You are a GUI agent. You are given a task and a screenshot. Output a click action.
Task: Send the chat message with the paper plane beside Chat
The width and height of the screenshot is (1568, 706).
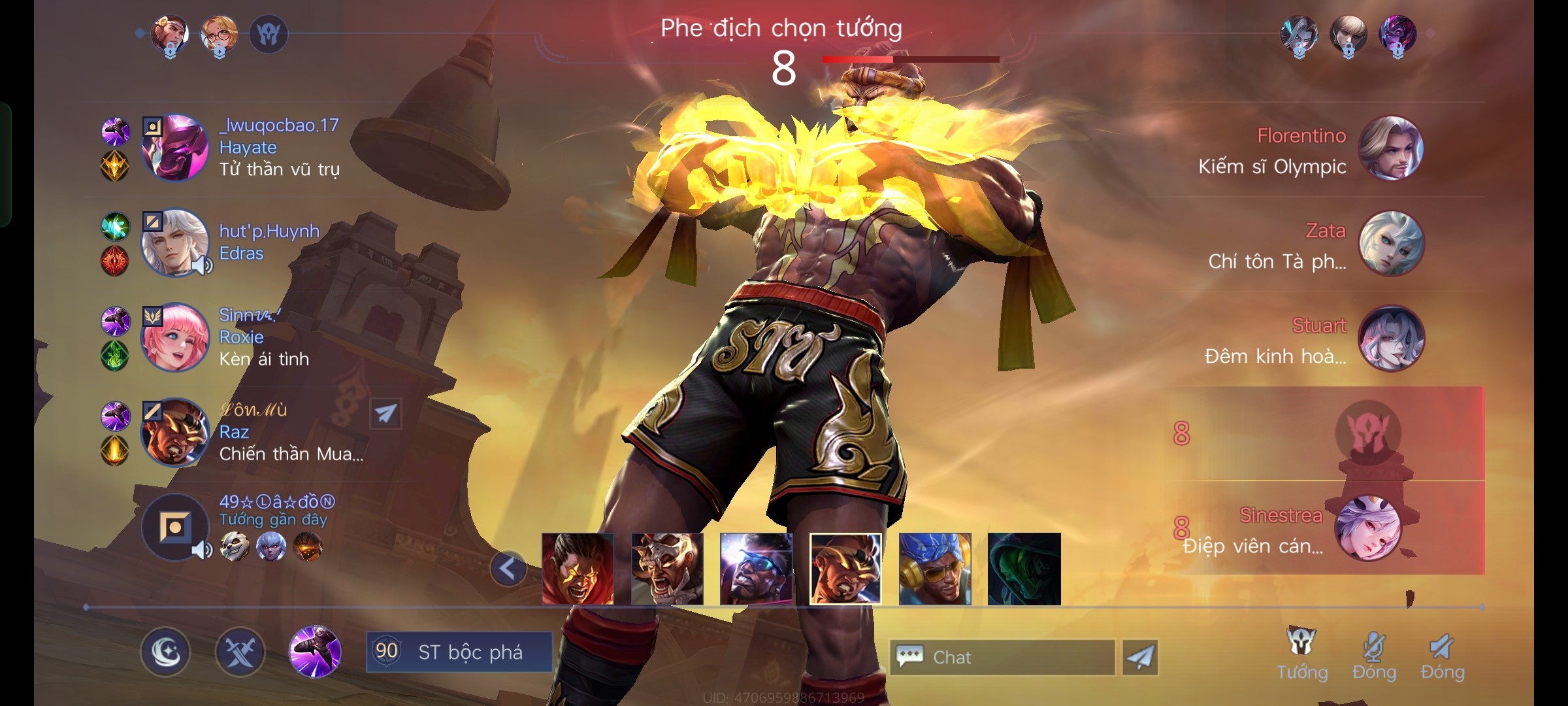click(x=1140, y=657)
